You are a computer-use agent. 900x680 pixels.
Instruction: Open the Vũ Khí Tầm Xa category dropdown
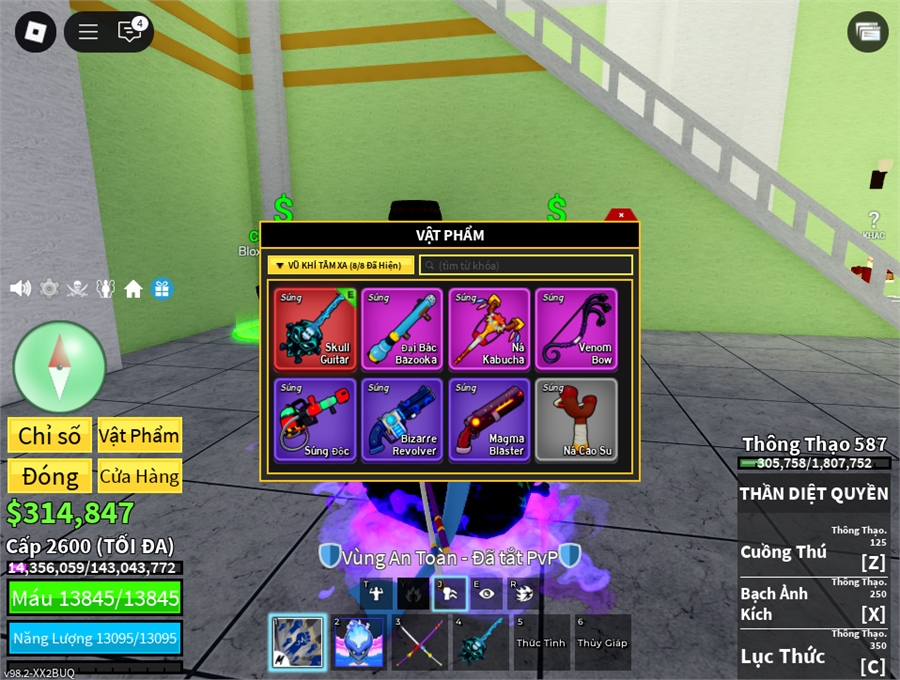(x=338, y=265)
